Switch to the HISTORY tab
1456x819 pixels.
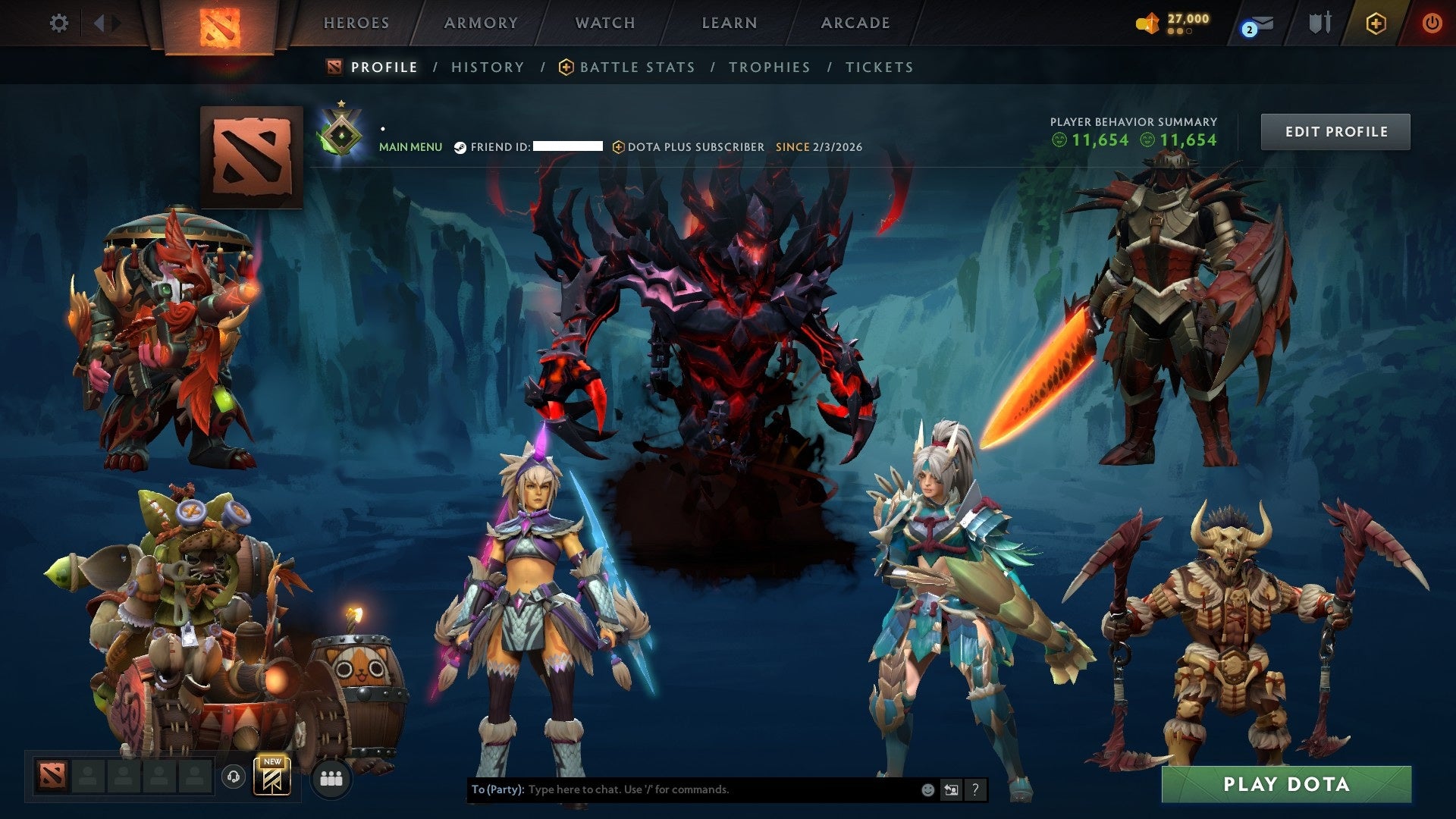[487, 67]
